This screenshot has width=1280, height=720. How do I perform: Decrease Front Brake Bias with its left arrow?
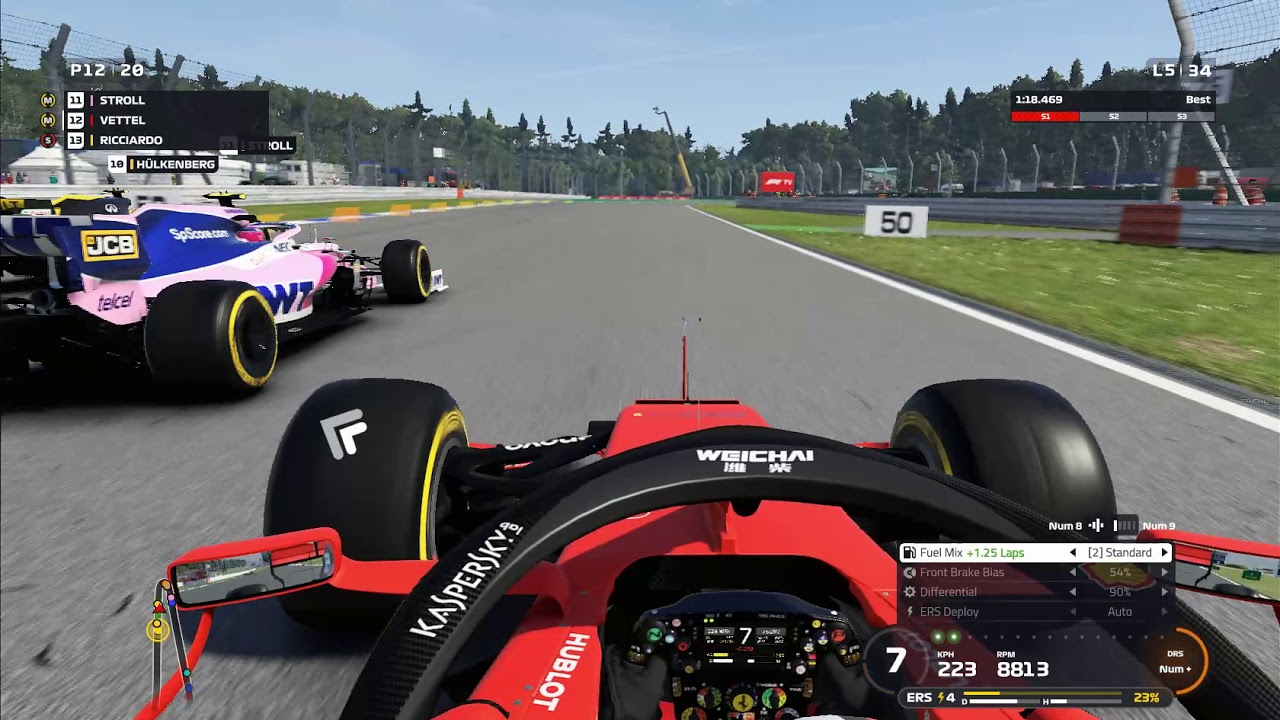[x=1073, y=573]
